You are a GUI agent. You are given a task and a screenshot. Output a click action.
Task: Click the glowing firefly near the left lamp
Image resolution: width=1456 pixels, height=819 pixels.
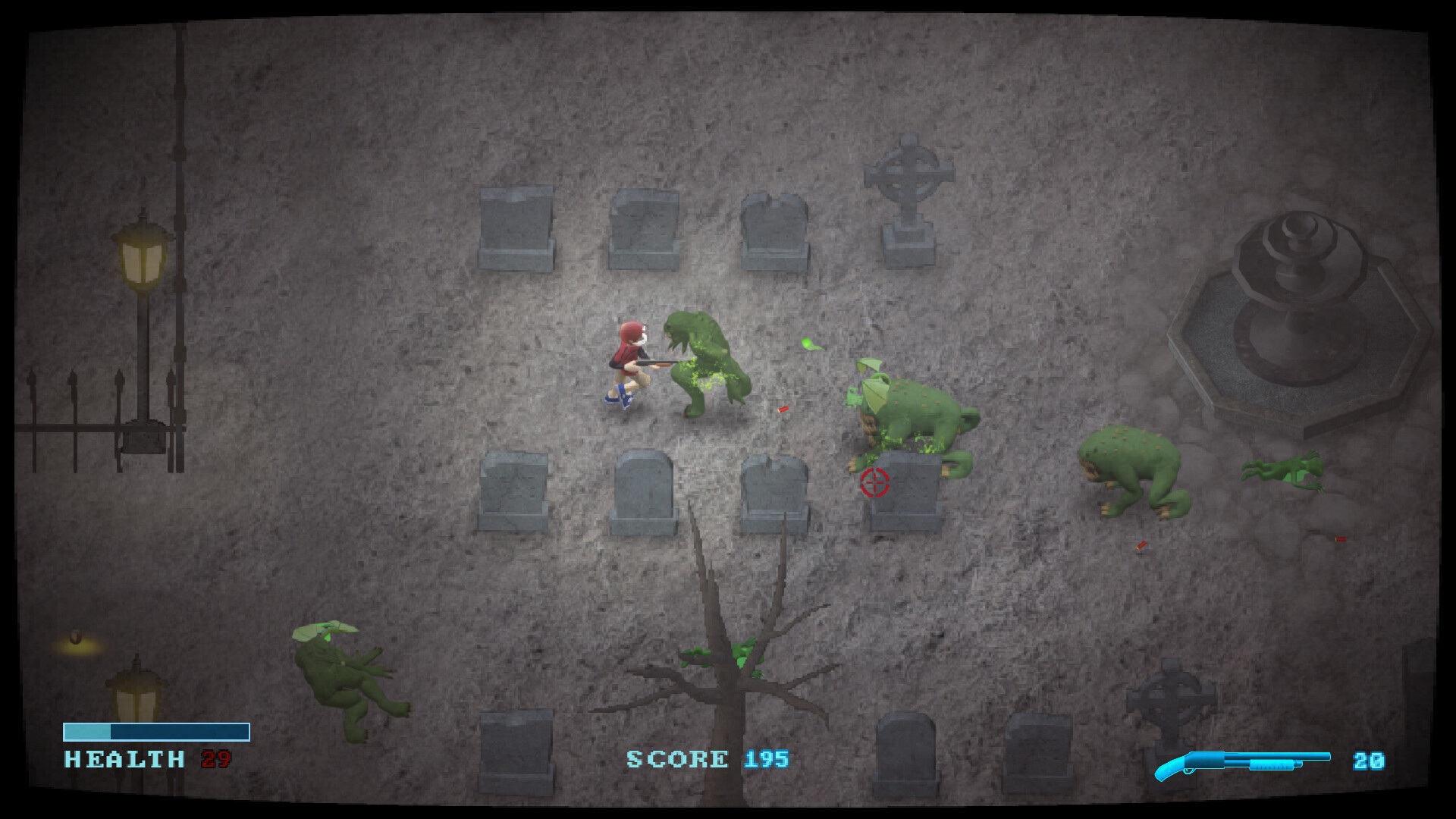pos(76,635)
